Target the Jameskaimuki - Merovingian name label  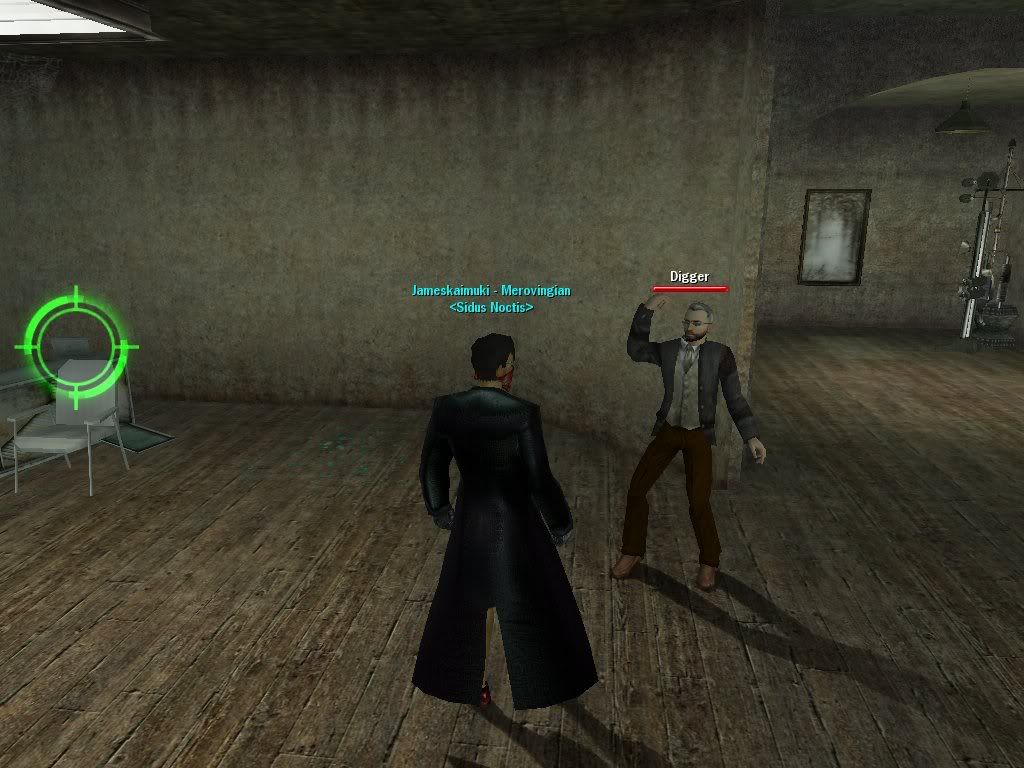[x=491, y=291]
